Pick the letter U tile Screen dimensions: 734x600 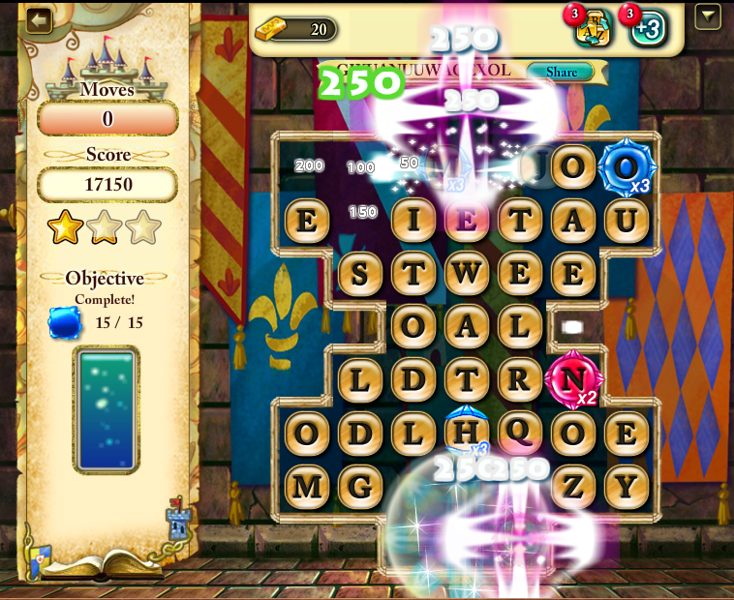tap(627, 220)
